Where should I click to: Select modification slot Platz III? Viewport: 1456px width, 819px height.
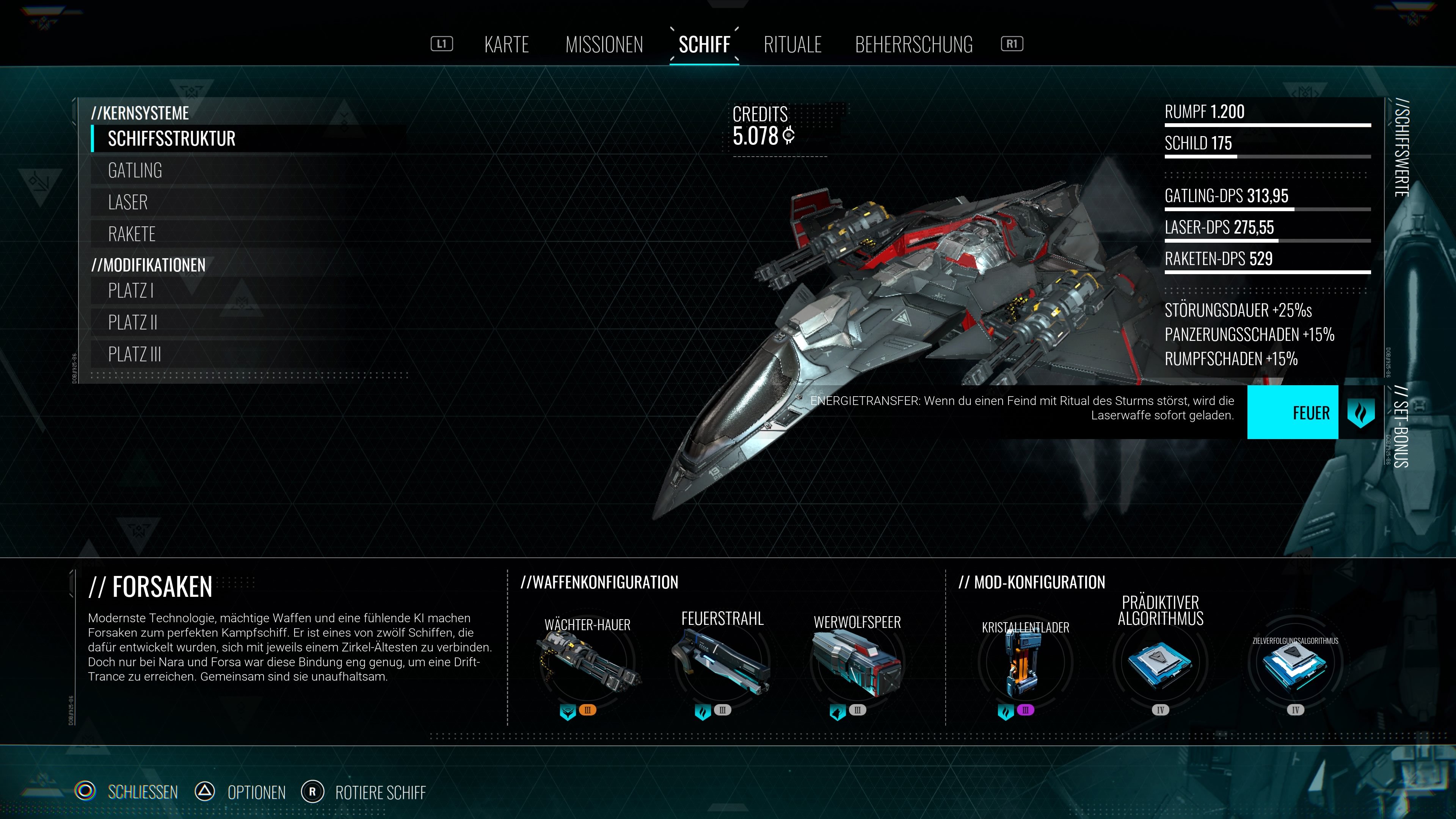[135, 355]
